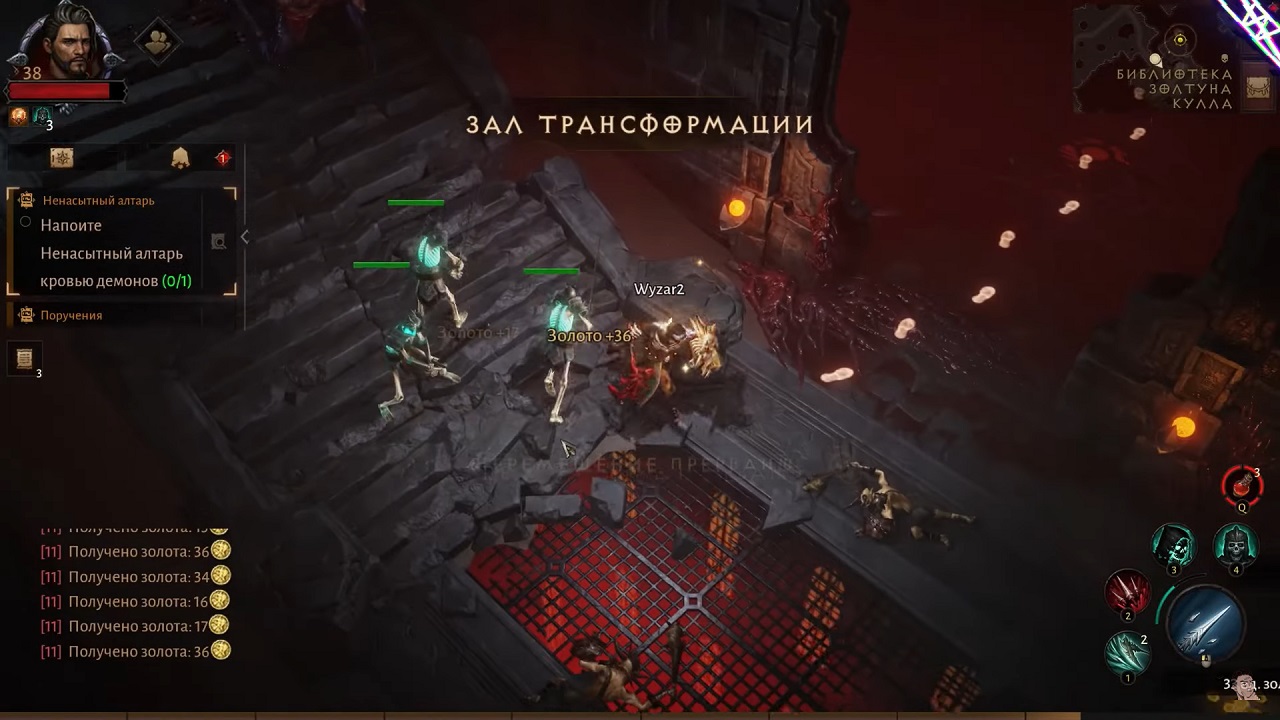The height and width of the screenshot is (720, 1280).
Task: Drink the red health potion
Action: [x=1242, y=486]
